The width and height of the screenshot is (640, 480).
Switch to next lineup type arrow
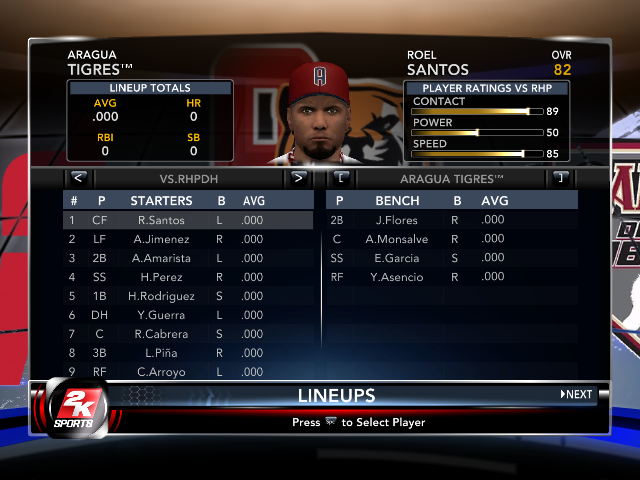click(297, 179)
